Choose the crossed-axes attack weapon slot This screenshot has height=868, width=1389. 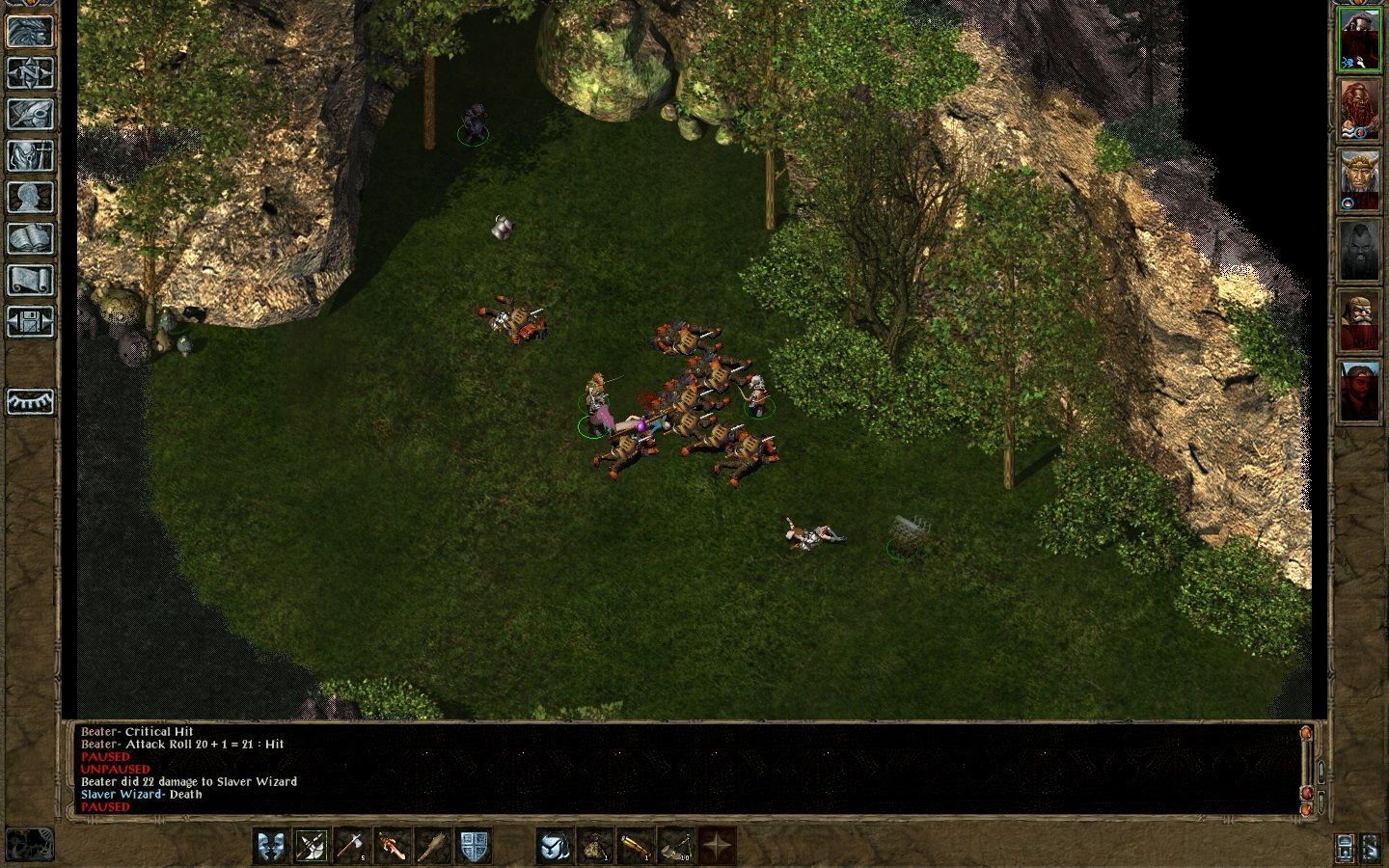pyautogui.click(x=312, y=846)
